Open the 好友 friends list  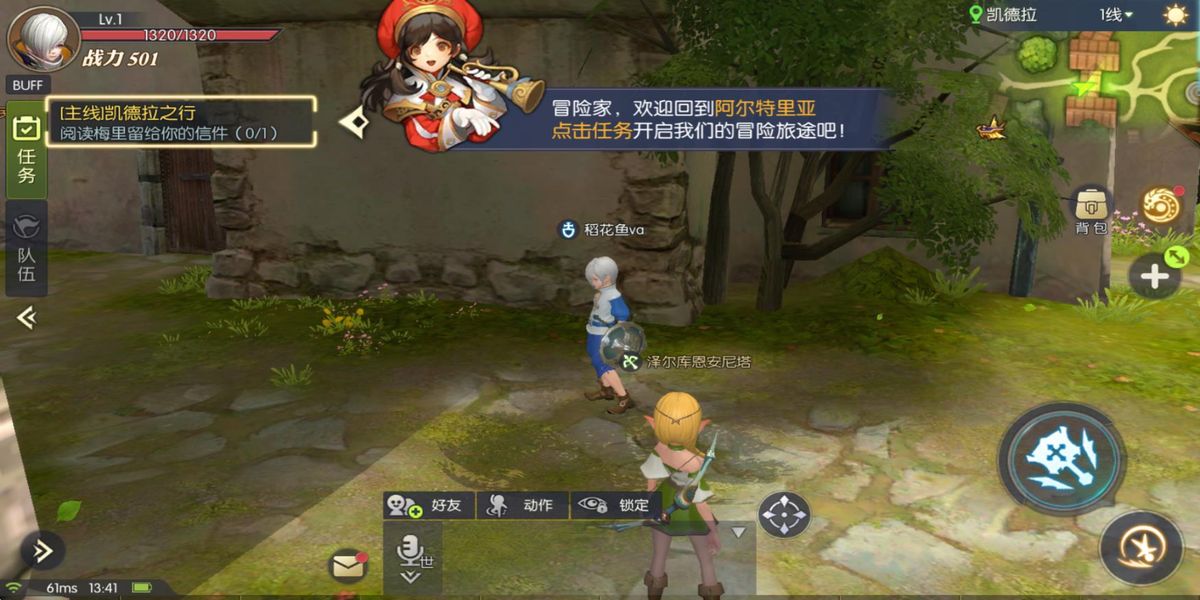(430, 505)
